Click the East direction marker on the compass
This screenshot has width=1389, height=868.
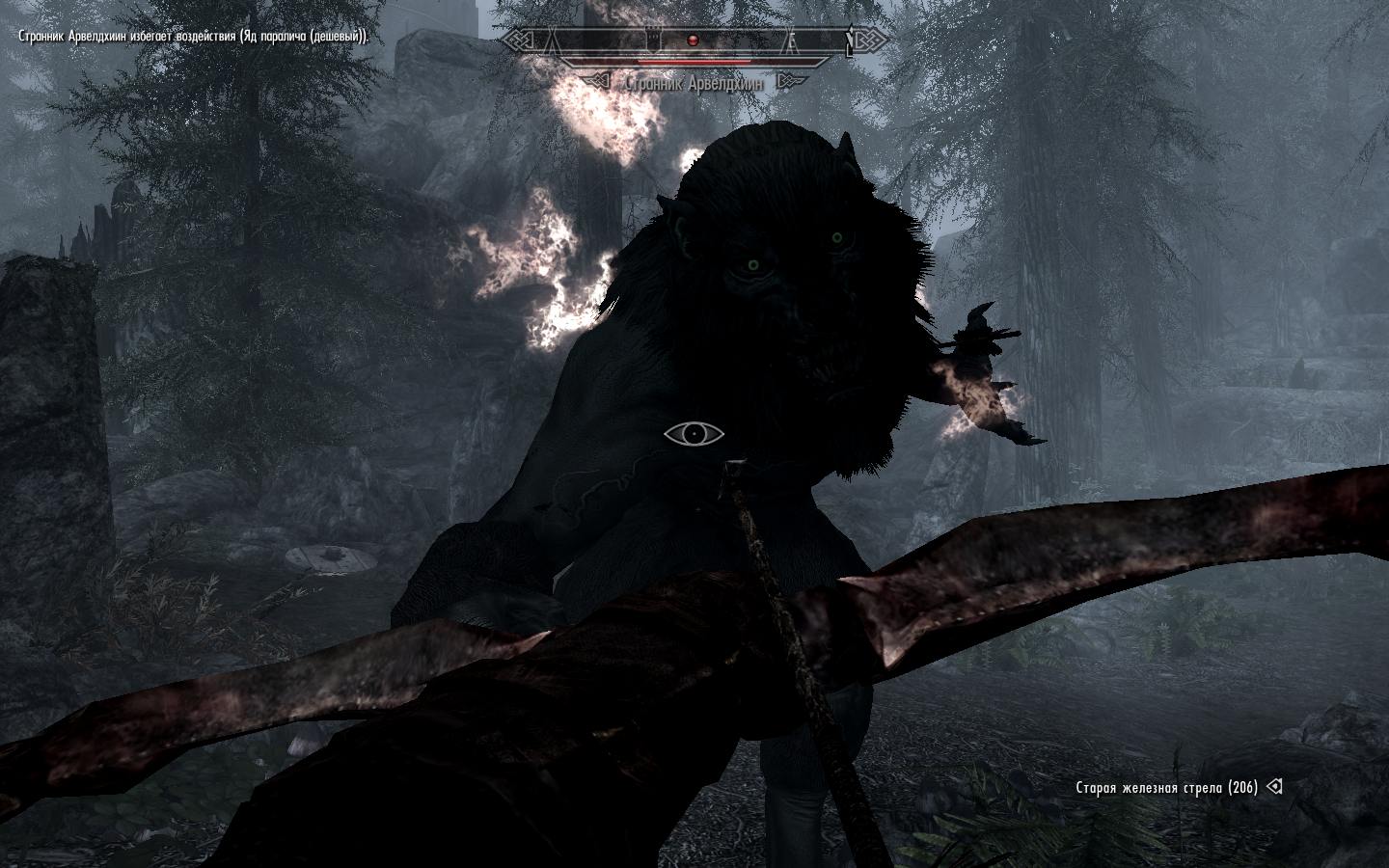(x=791, y=40)
